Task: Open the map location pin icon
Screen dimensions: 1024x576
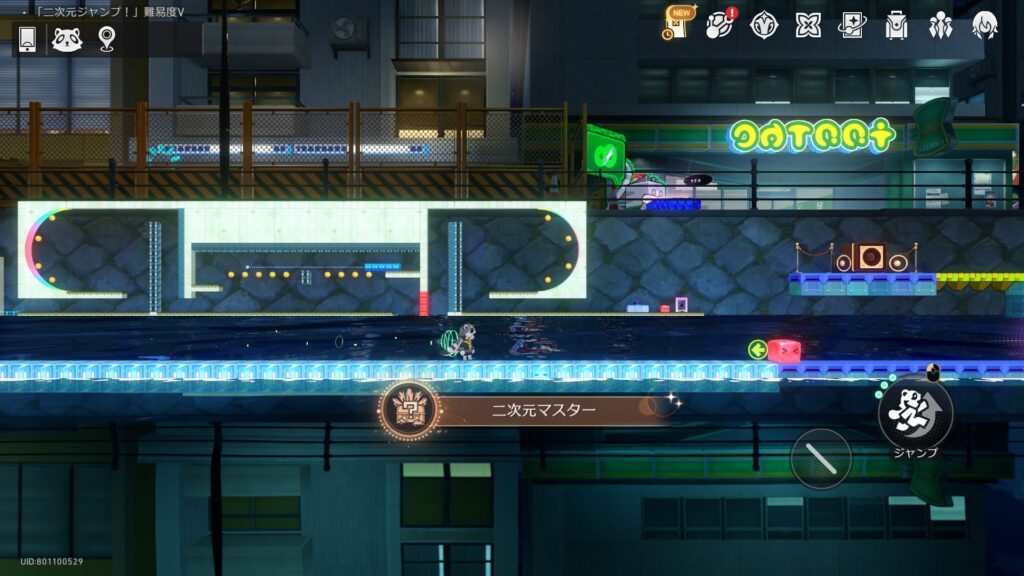Action: (x=107, y=39)
